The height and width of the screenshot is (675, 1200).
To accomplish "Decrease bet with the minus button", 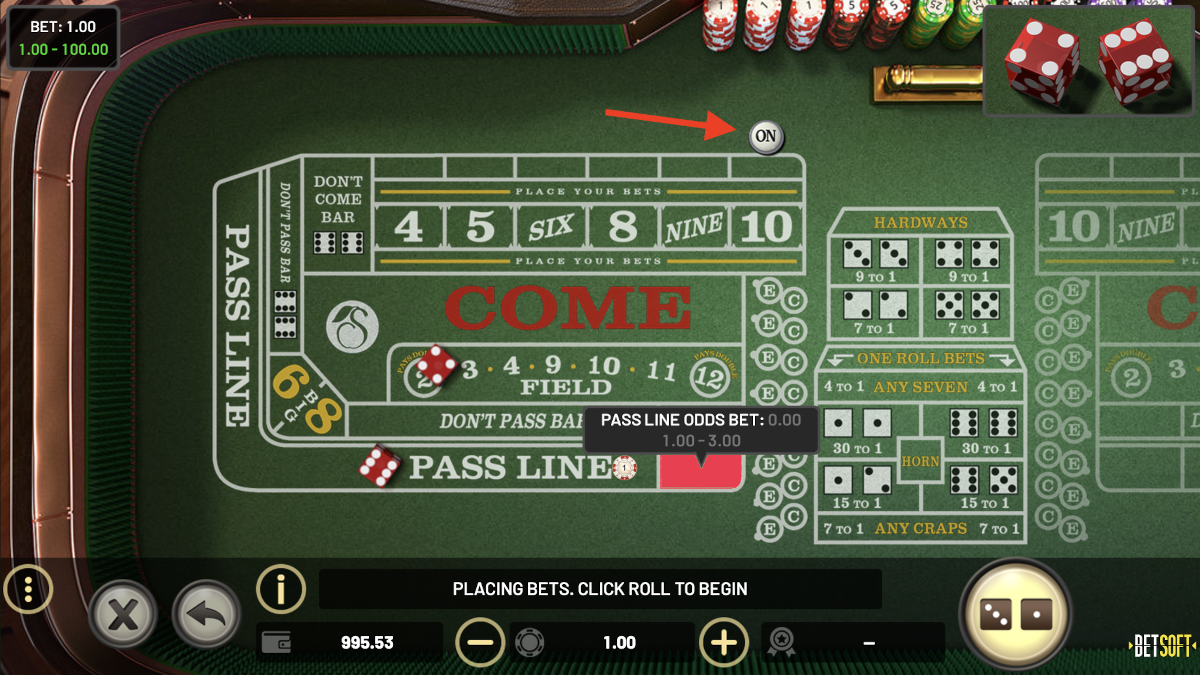I will click(x=480, y=641).
